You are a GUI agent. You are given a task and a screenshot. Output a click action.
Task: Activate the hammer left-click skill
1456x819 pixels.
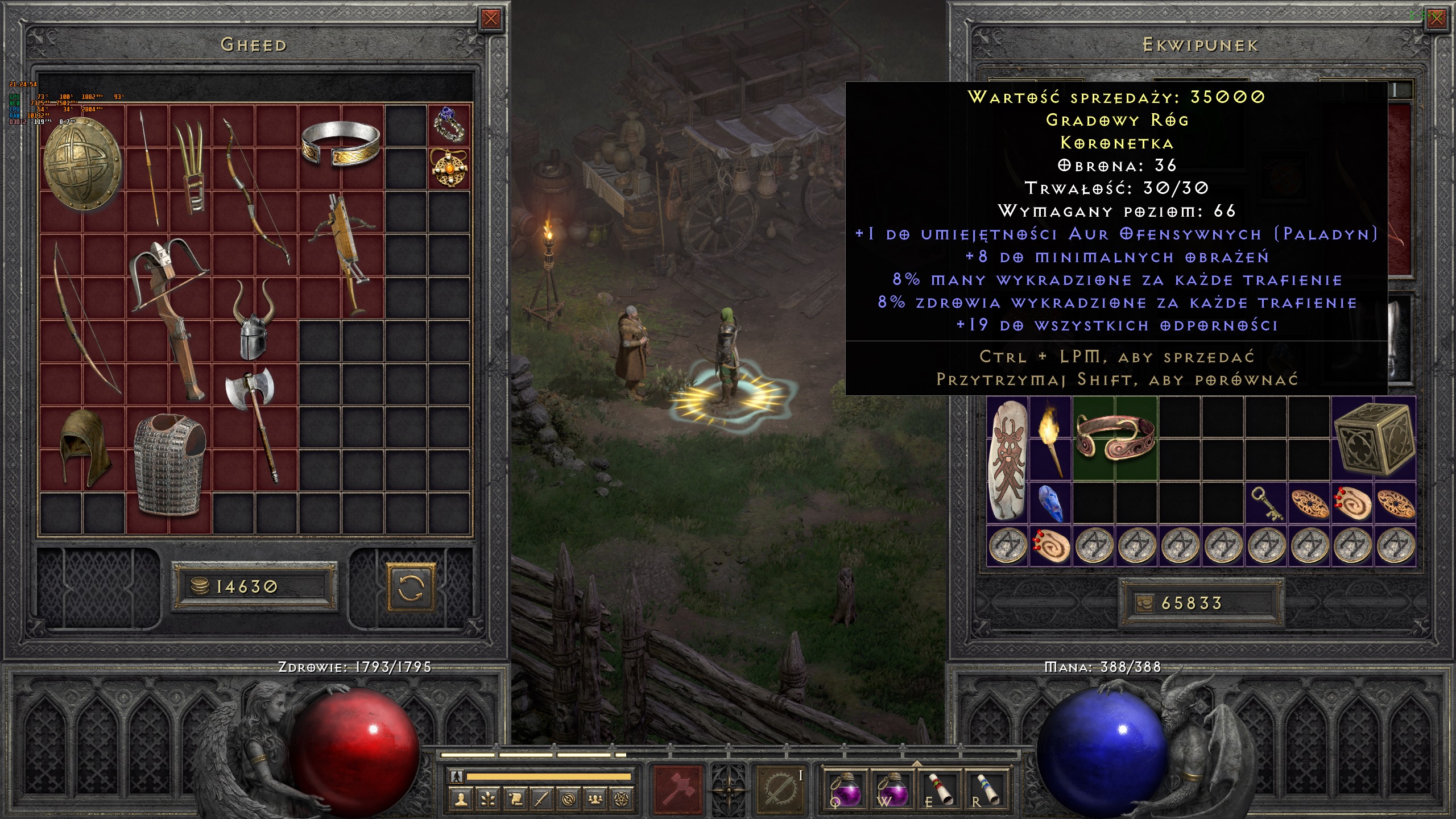[679, 789]
